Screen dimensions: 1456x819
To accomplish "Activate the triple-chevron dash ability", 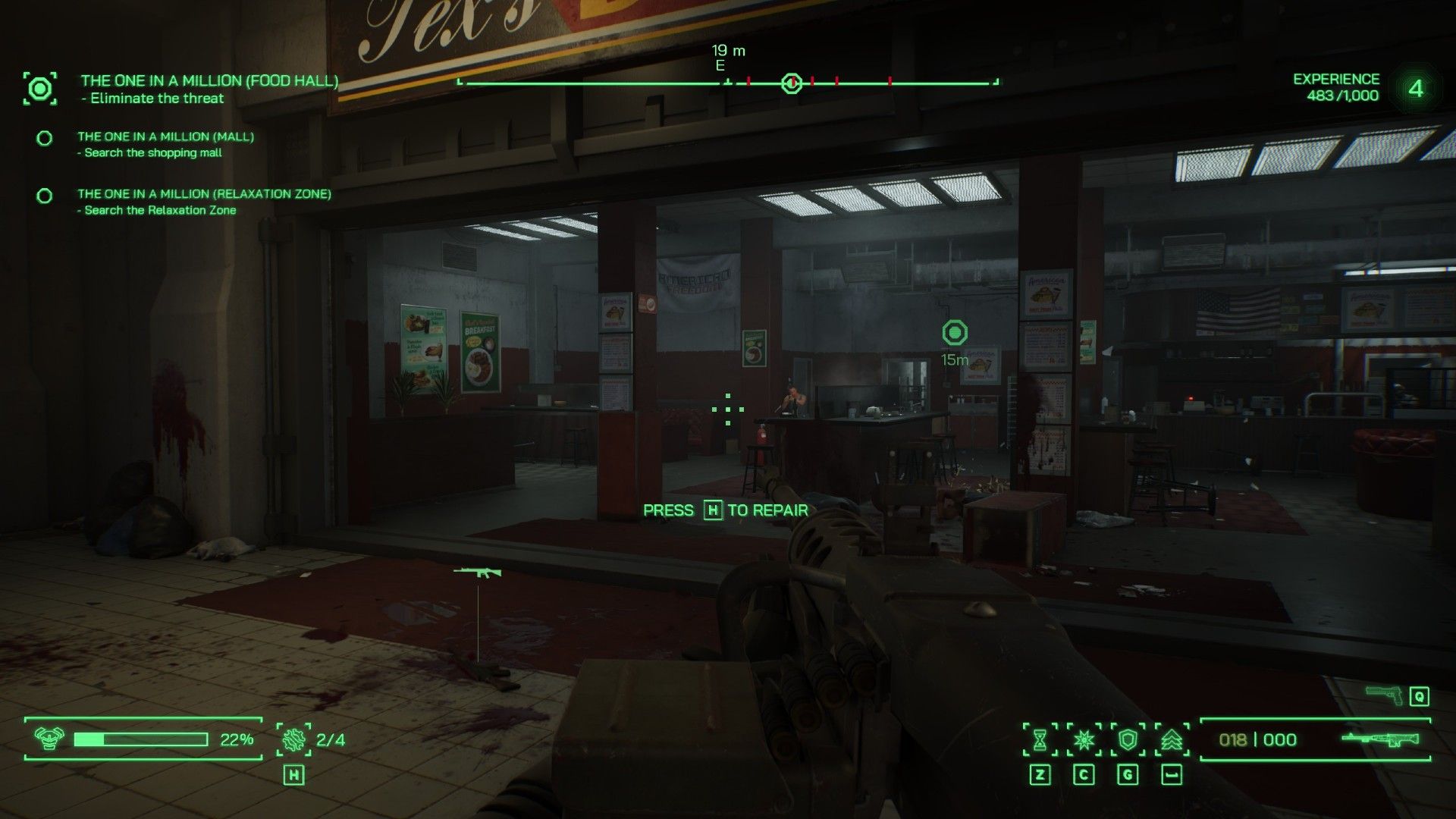I will tap(1172, 739).
